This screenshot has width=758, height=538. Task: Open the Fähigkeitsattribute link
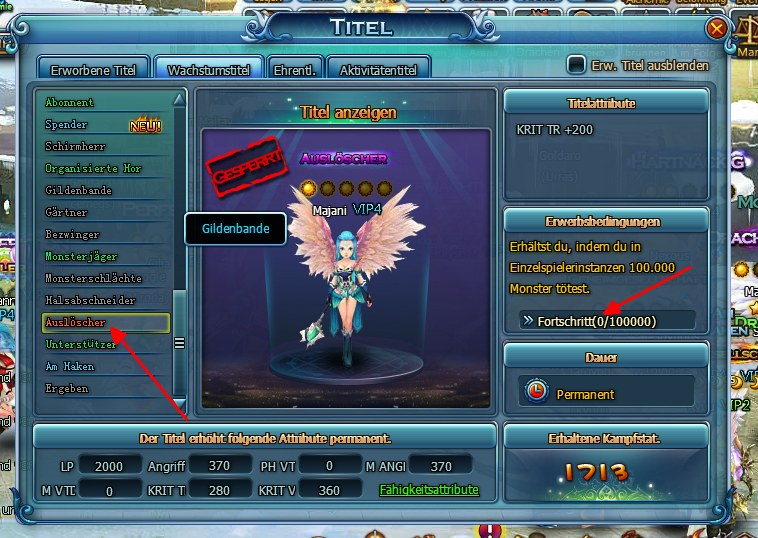(x=429, y=490)
